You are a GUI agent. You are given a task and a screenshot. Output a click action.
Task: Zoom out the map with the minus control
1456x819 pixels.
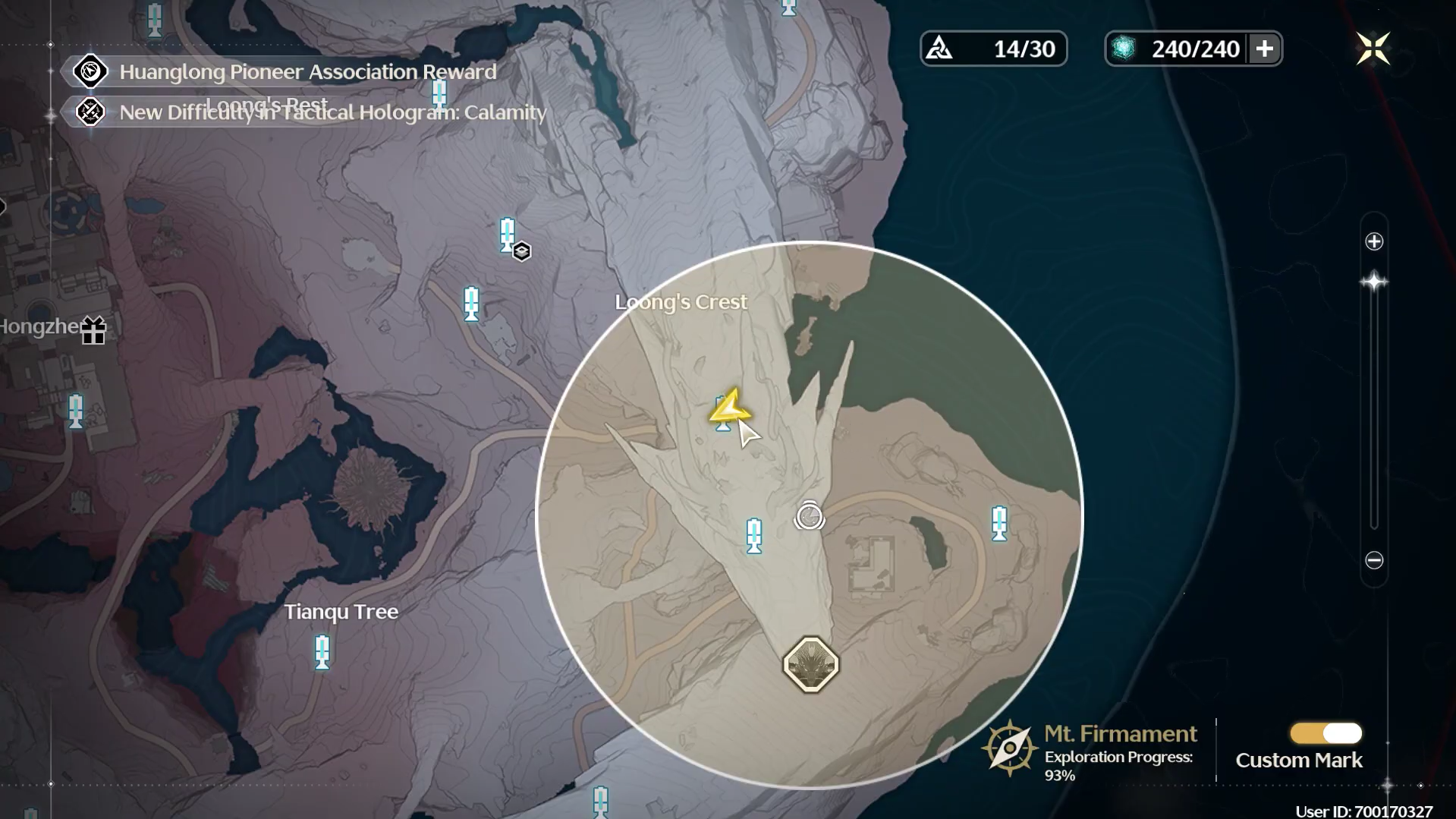(x=1374, y=560)
